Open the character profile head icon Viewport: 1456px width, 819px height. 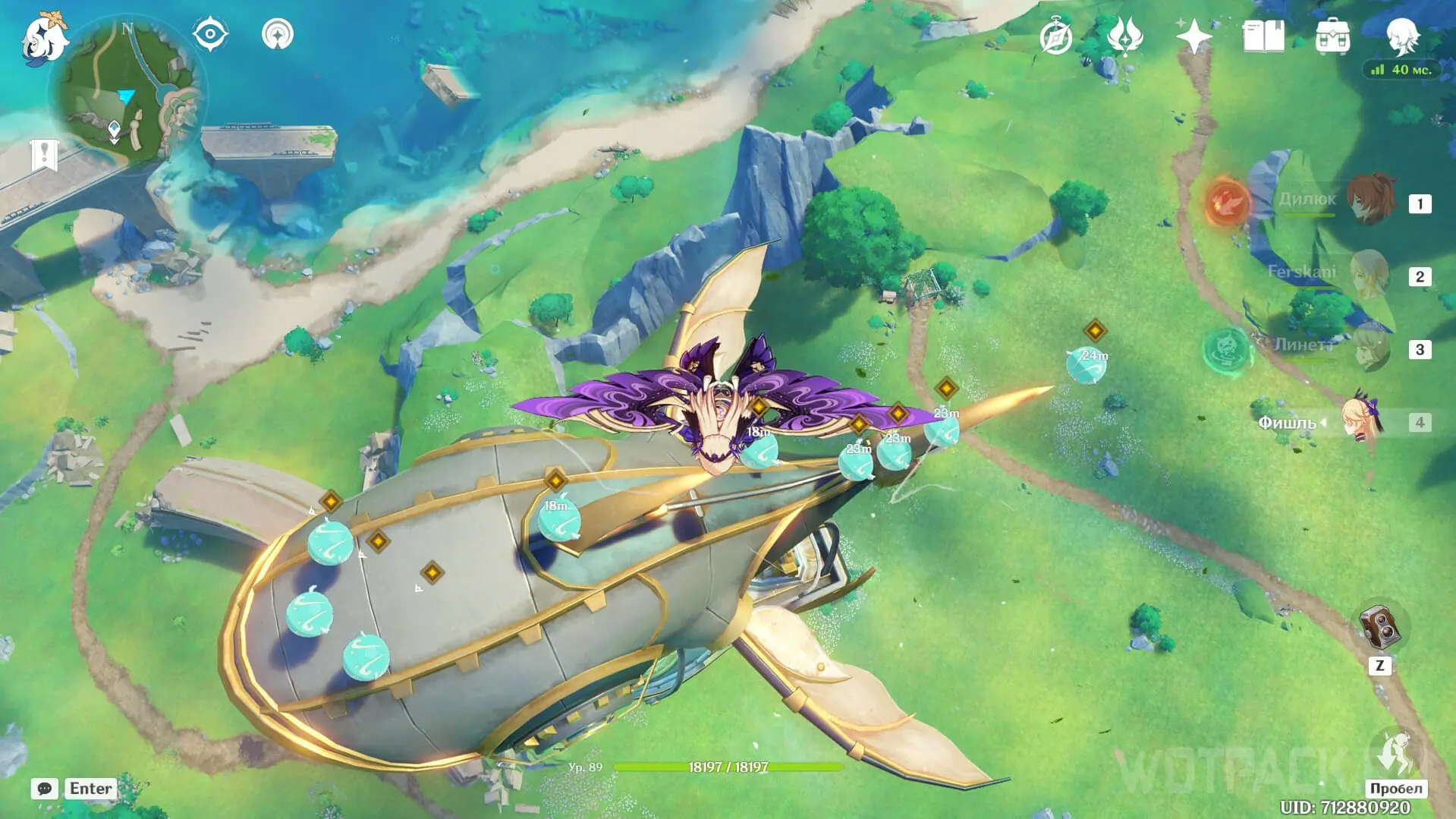[x=1401, y=35]
